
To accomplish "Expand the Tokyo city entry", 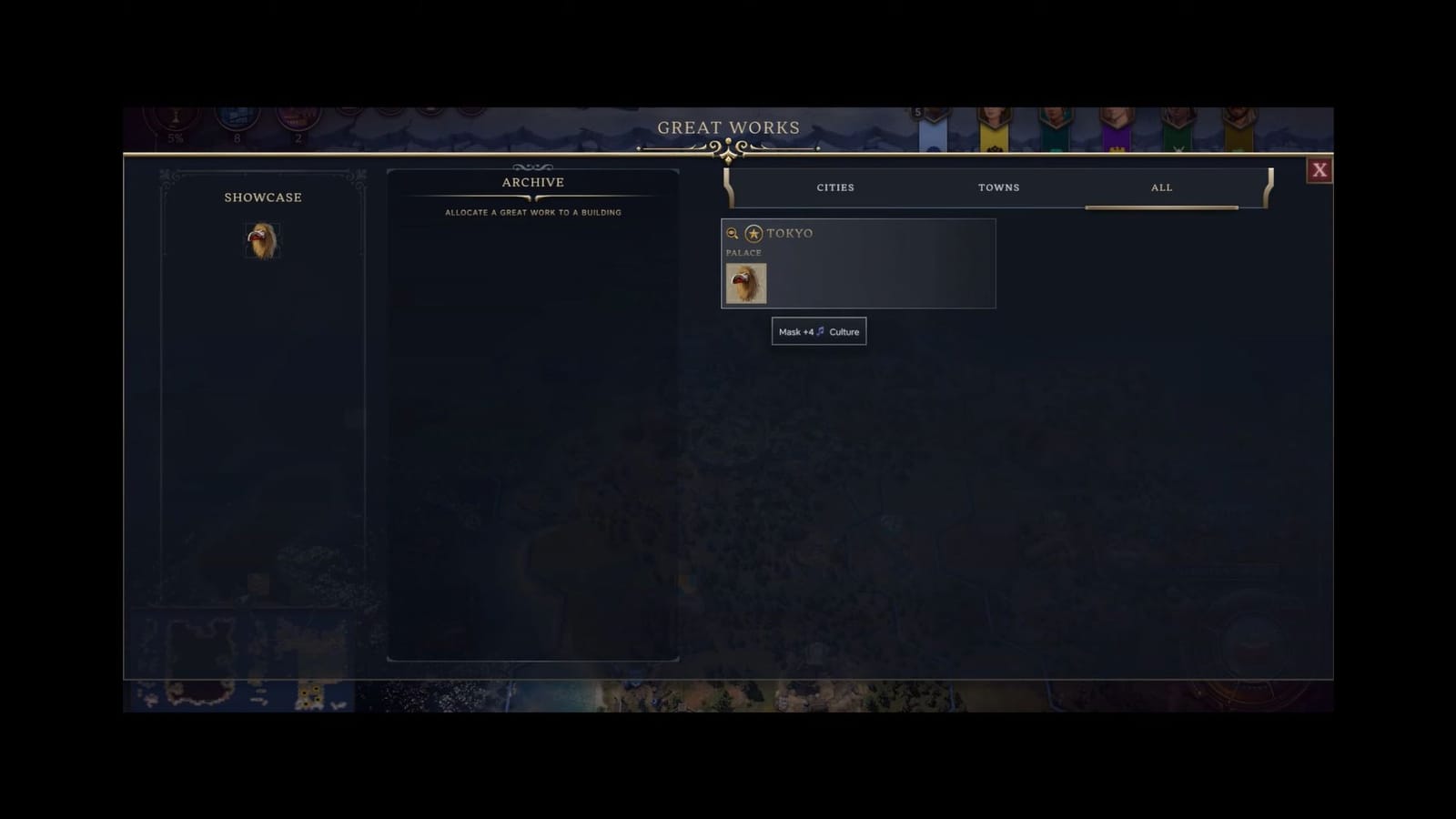I will coord(858,233).
